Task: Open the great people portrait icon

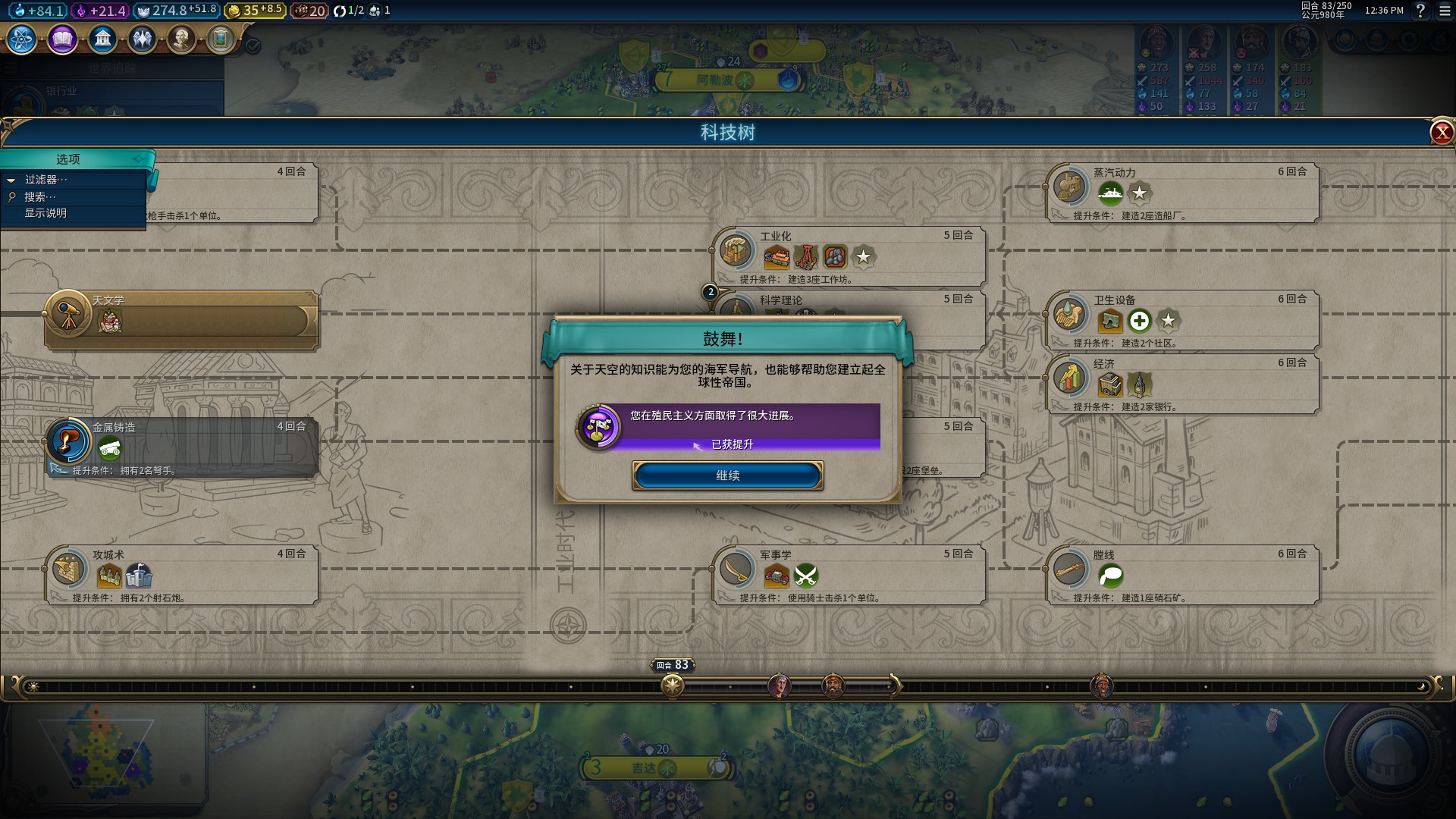Action: point(181,39)
